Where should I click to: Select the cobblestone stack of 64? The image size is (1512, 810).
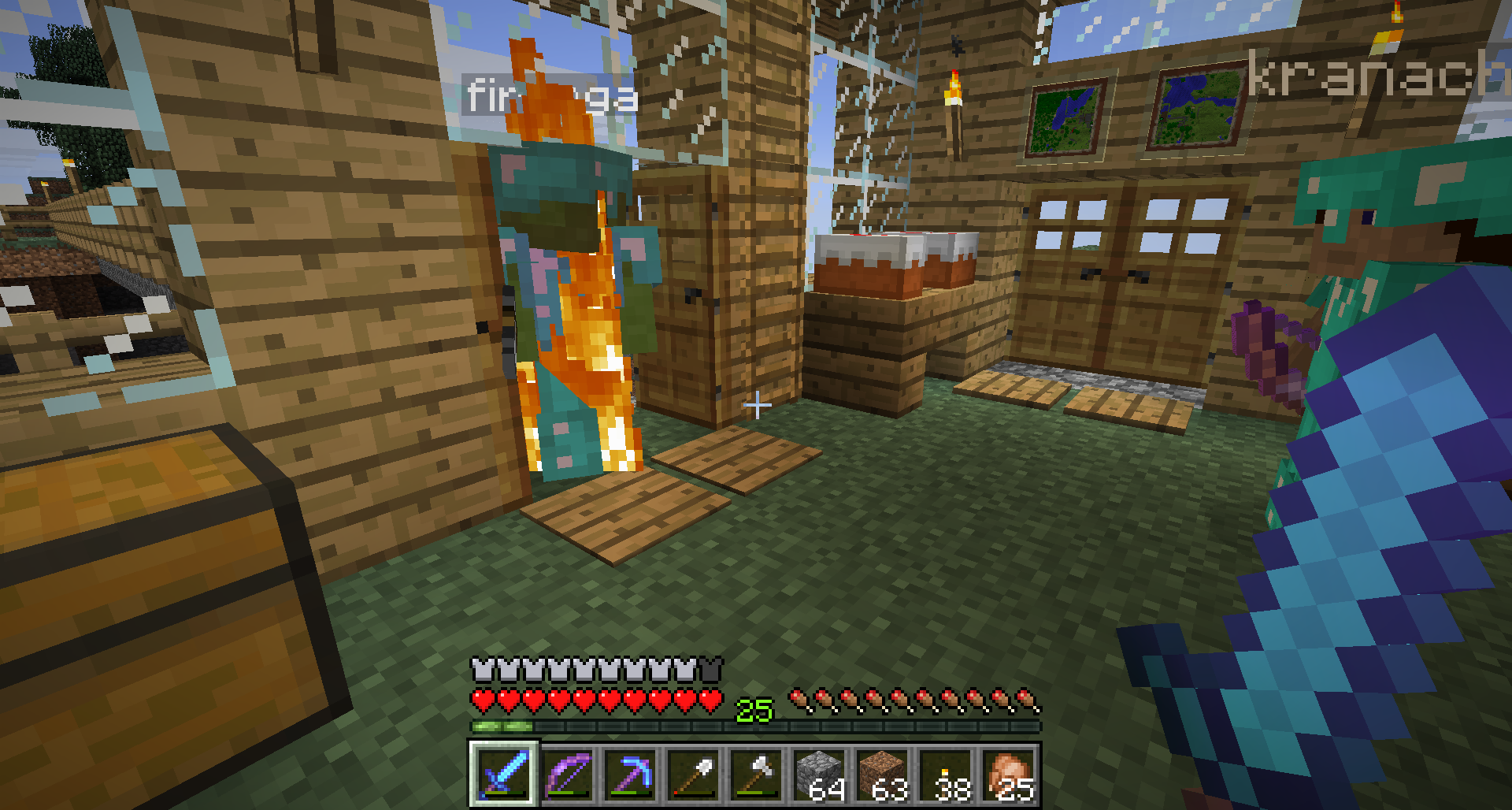tap(819, 774)
